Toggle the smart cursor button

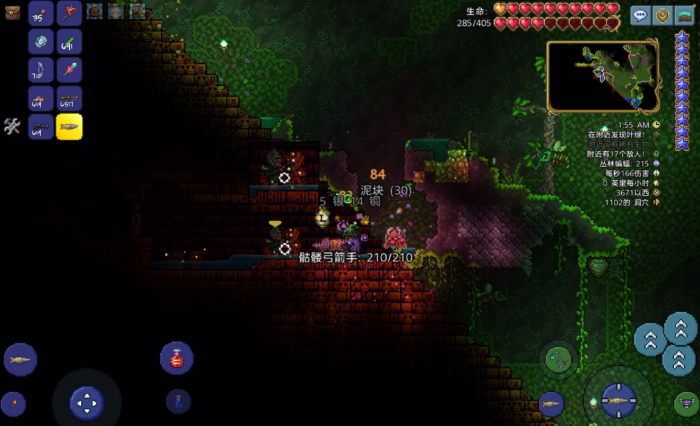point(685,403)
